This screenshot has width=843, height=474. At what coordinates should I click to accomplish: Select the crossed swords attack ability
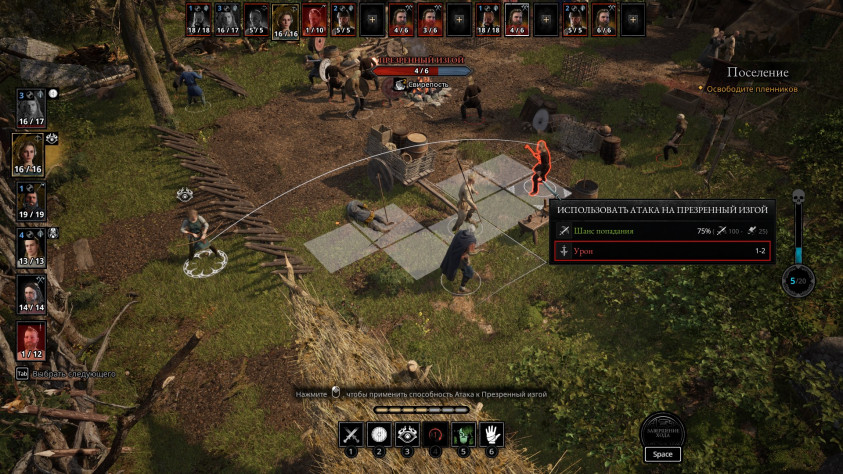(350, 434)
